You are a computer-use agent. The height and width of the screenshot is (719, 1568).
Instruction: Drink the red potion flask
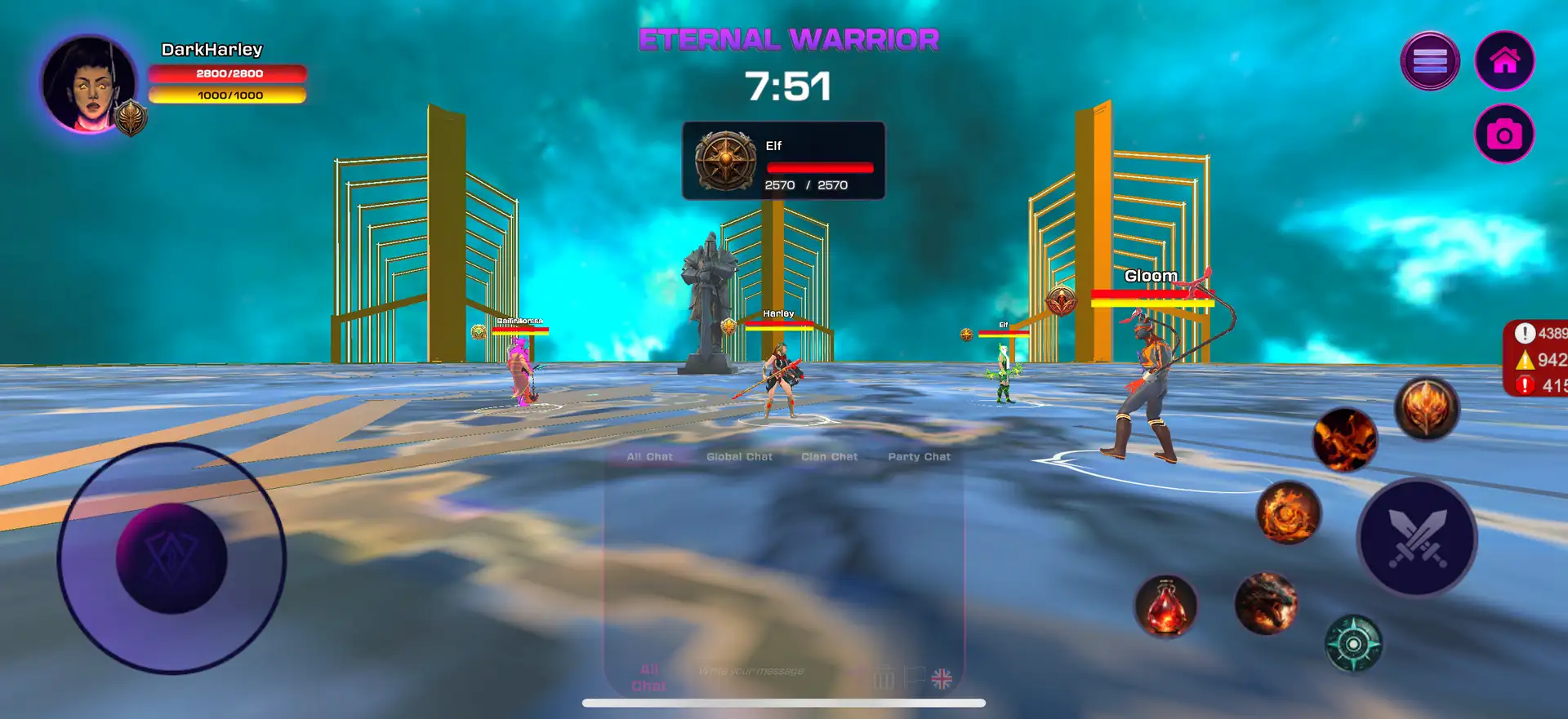(1165, 606)
